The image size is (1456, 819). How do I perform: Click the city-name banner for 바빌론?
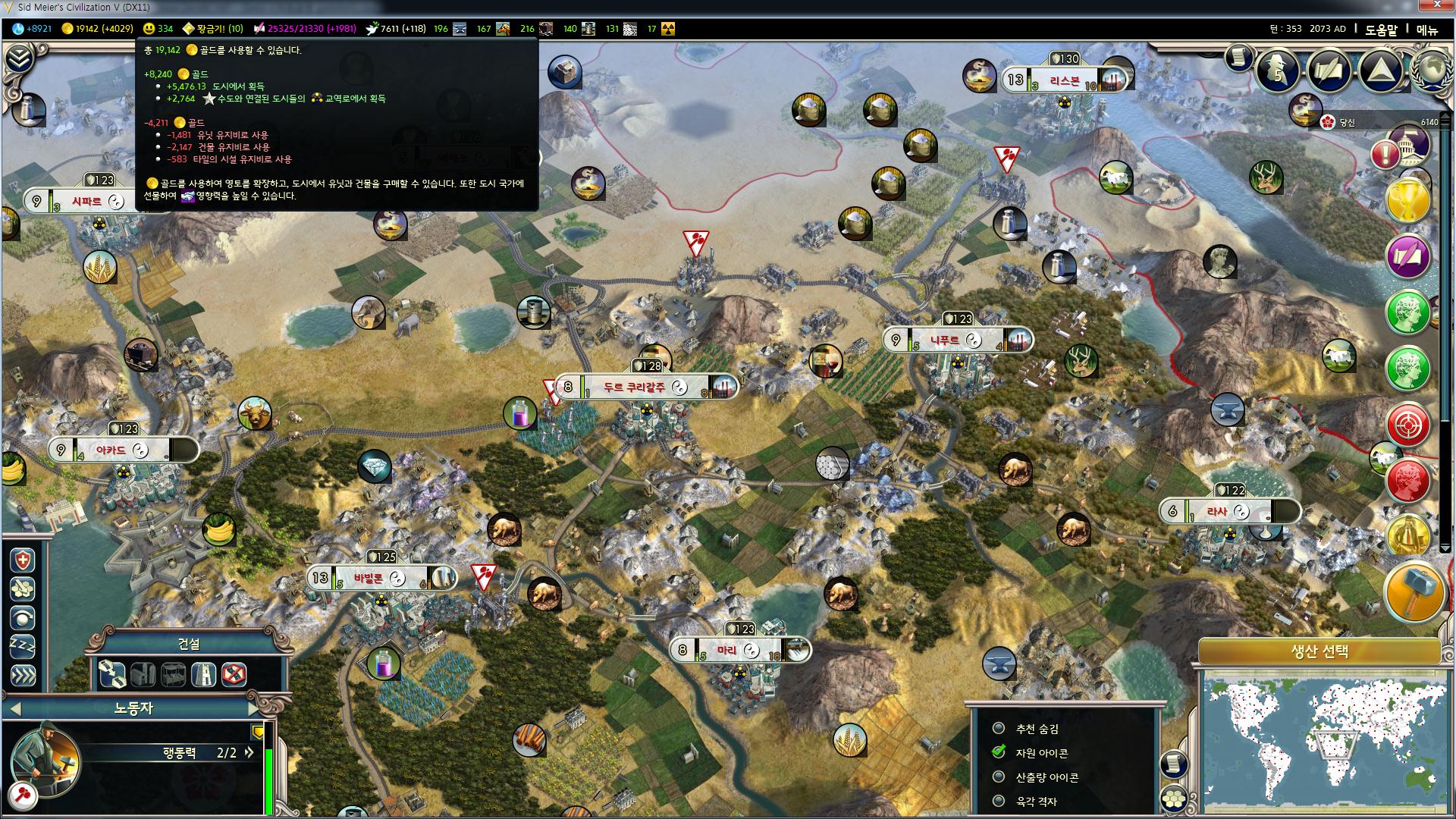(369, 579)
